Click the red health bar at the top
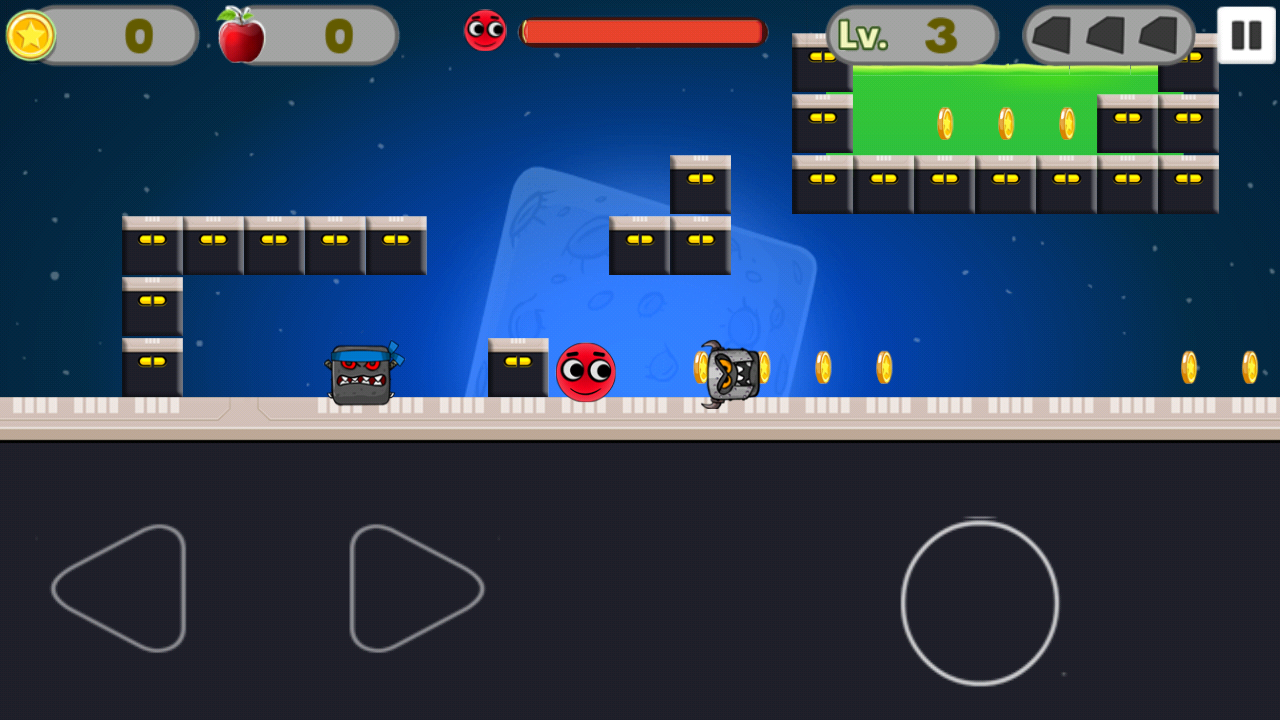The width and height of the screenshot is (1280, 720). (x=643, y=31)
